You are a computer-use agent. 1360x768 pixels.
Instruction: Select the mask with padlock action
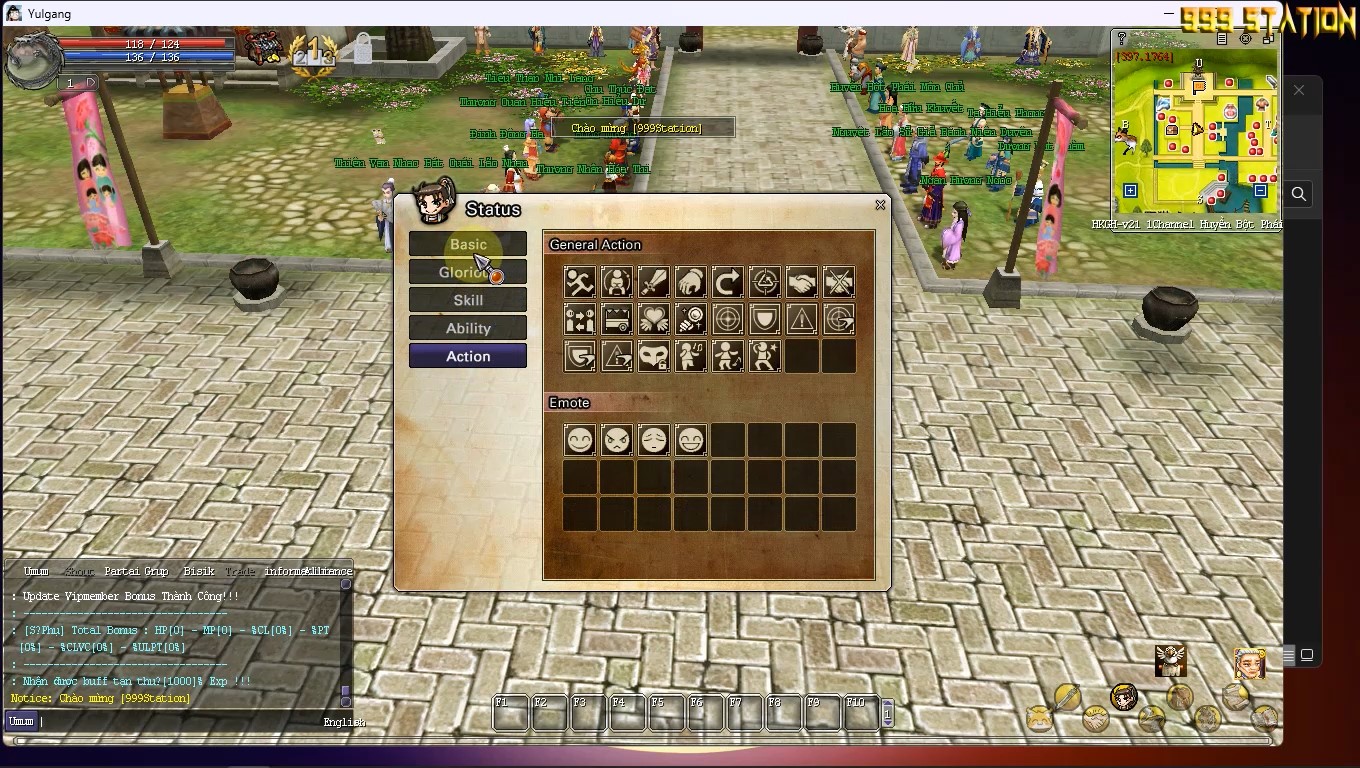pyautogui.click(x=654, y=356)
